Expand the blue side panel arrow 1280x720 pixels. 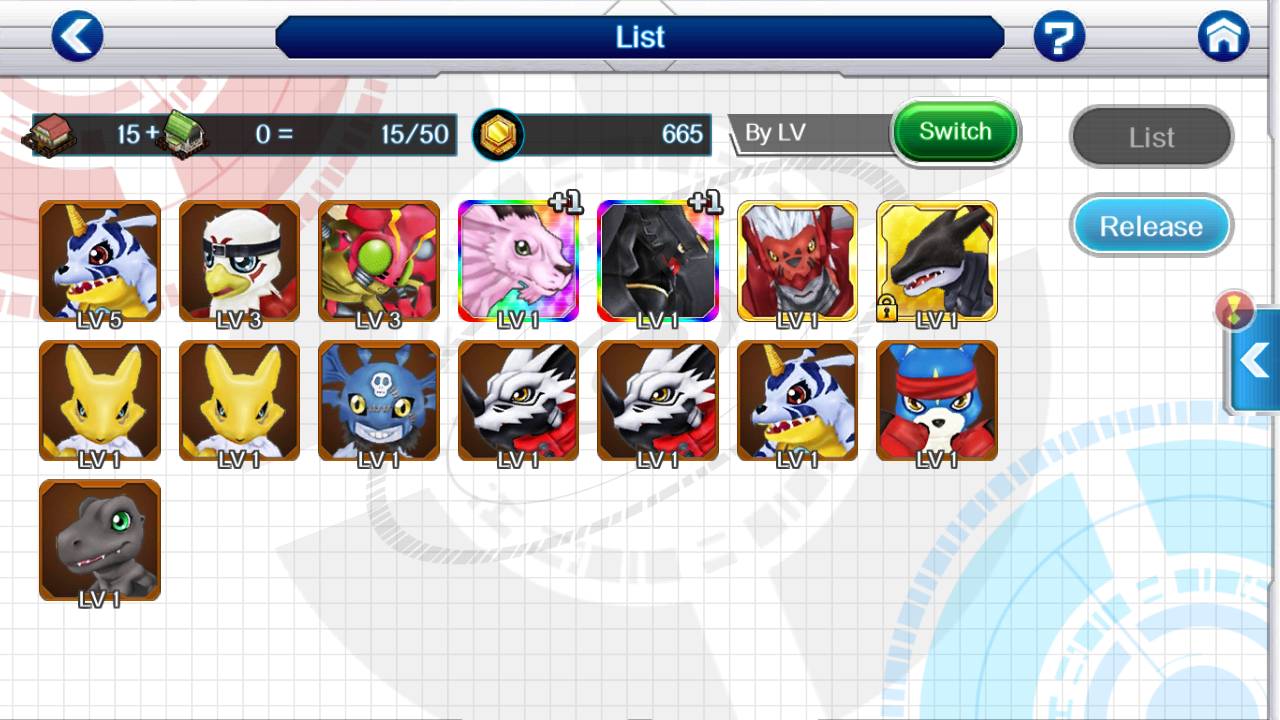1255,360
